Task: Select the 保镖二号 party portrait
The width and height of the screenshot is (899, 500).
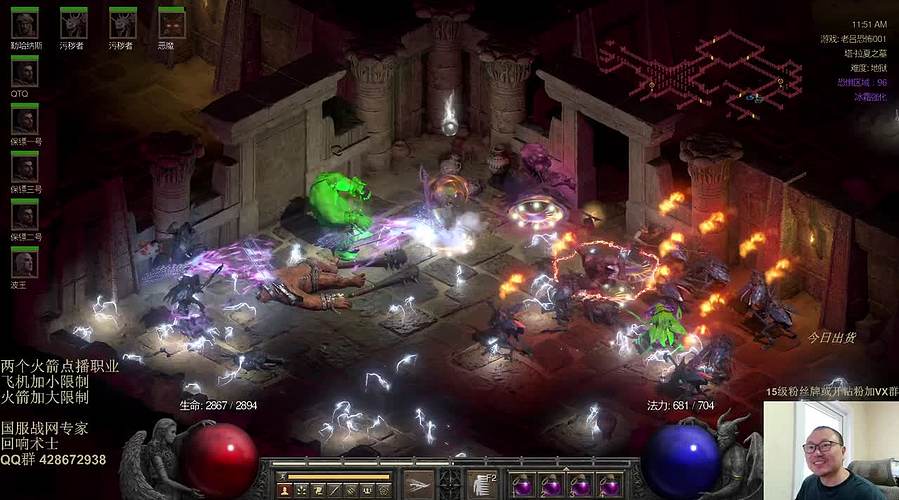Action: (25, 214)
